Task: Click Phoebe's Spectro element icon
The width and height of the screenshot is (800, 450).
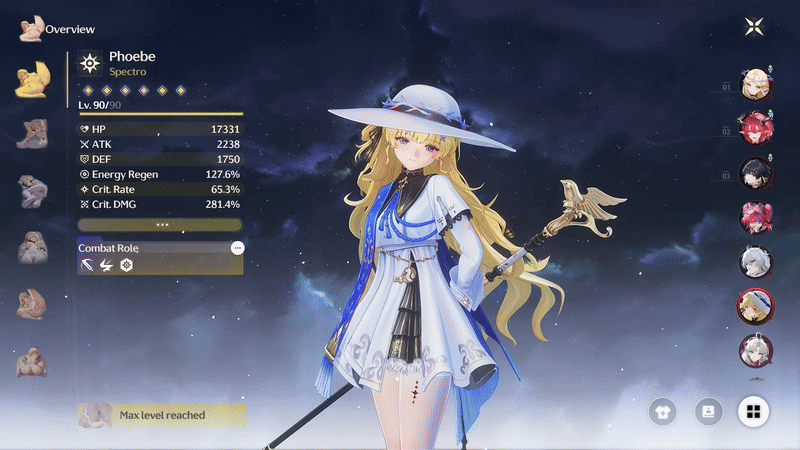Action: coord(90,64)
